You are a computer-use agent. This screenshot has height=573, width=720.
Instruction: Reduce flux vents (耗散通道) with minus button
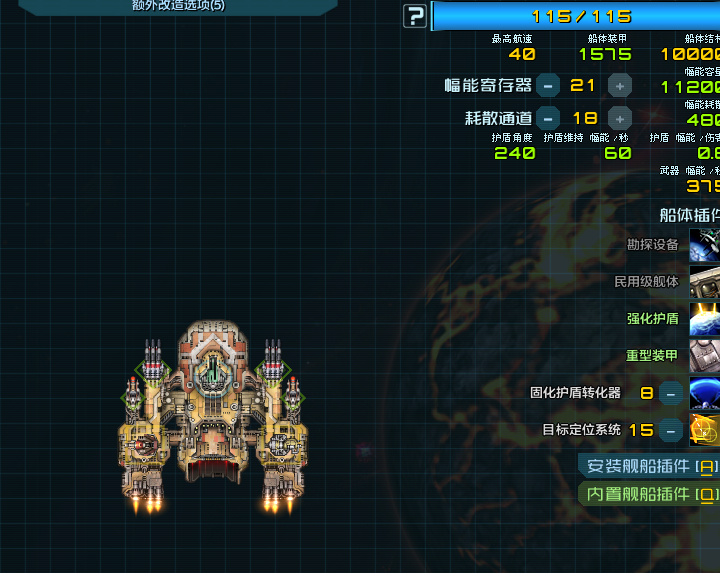[x=547, y=118]
